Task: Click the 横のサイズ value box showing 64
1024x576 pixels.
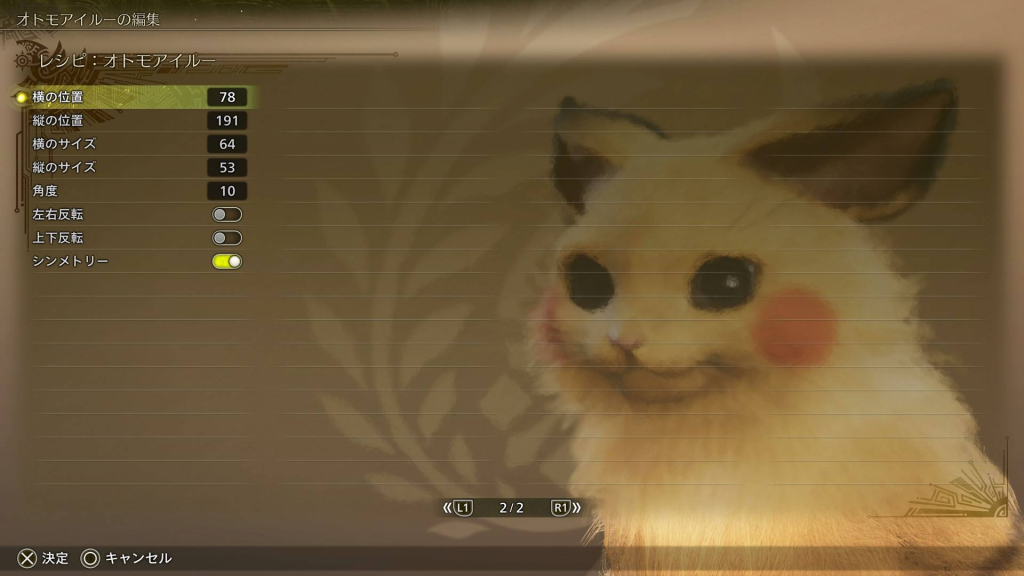Action: 227,144
